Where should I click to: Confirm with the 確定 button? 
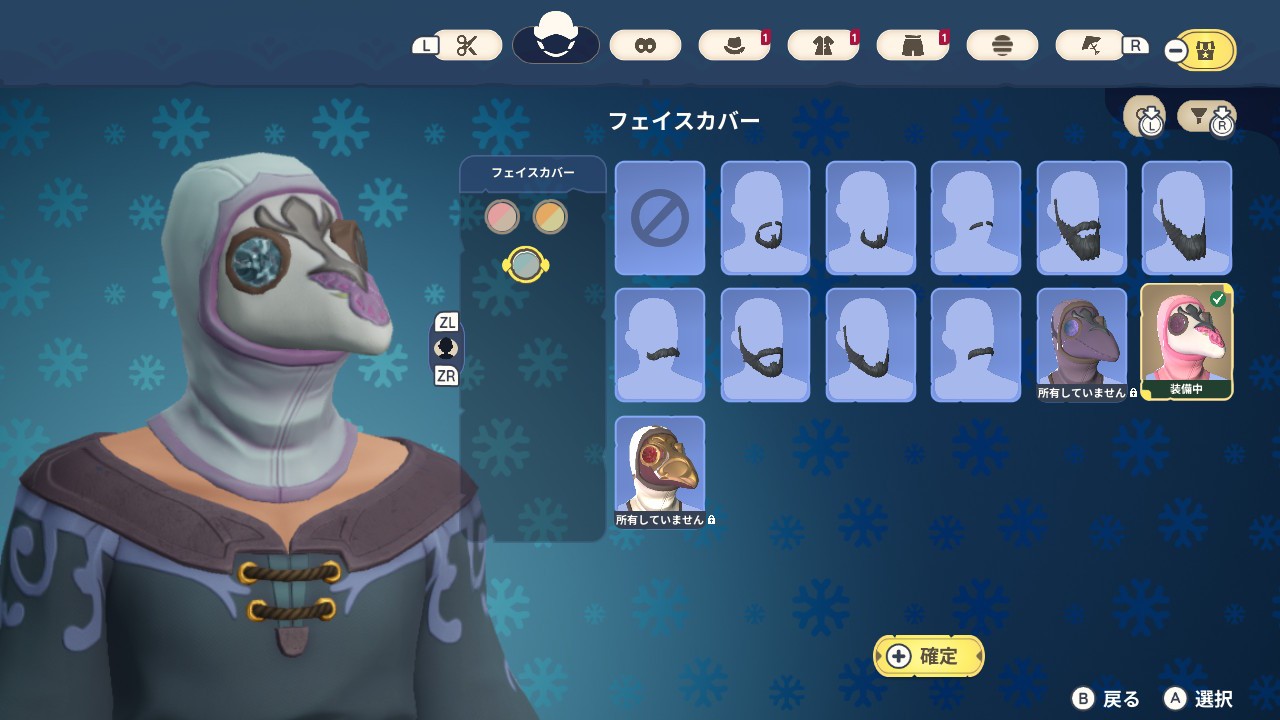[929, 656]
